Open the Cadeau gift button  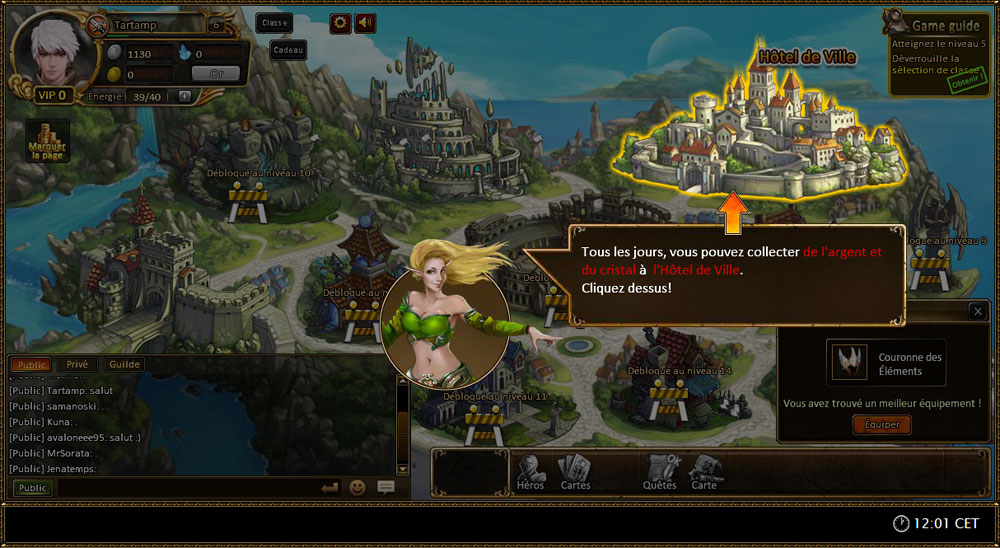point(288,49)
